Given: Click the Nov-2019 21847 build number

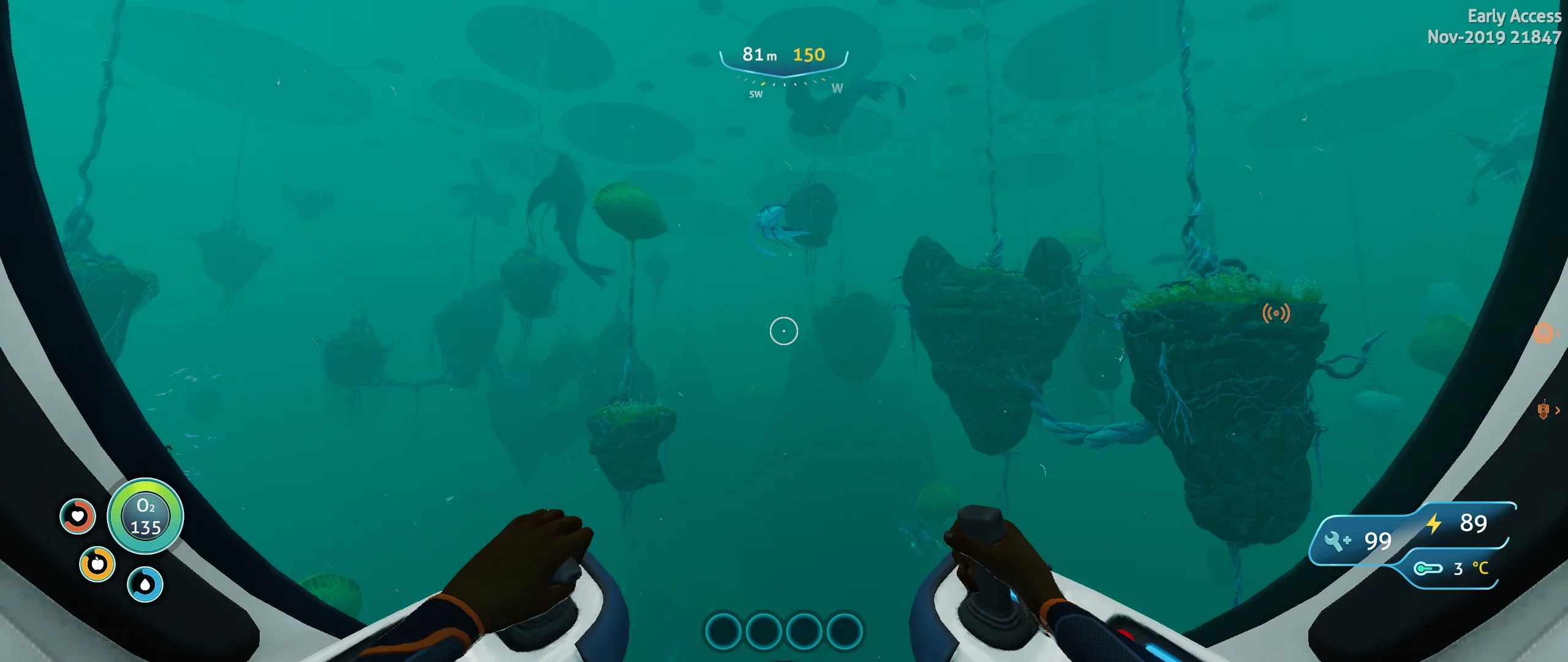Looking at the screenshot, I should point(1496,37).
